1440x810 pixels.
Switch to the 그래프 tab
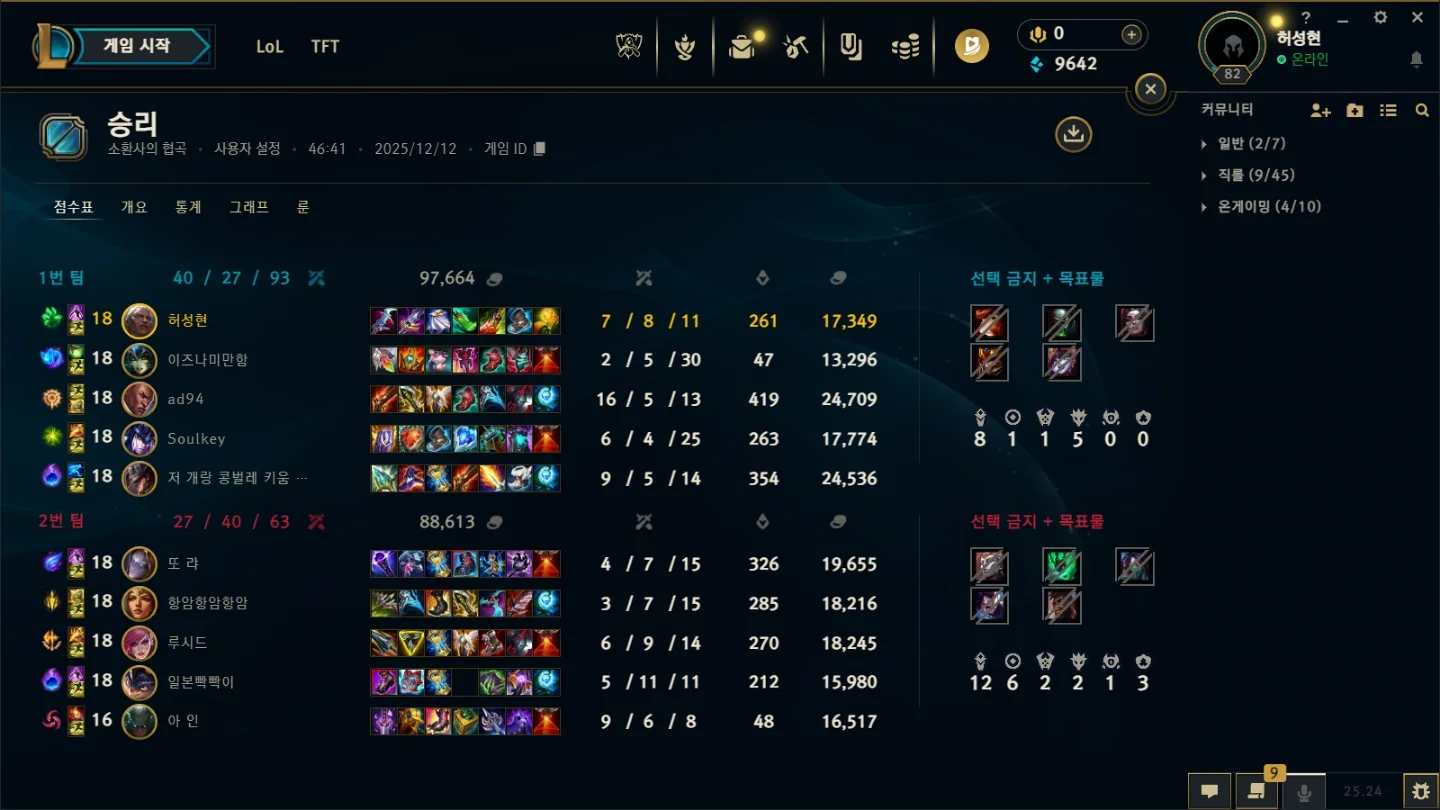point(249,207)
